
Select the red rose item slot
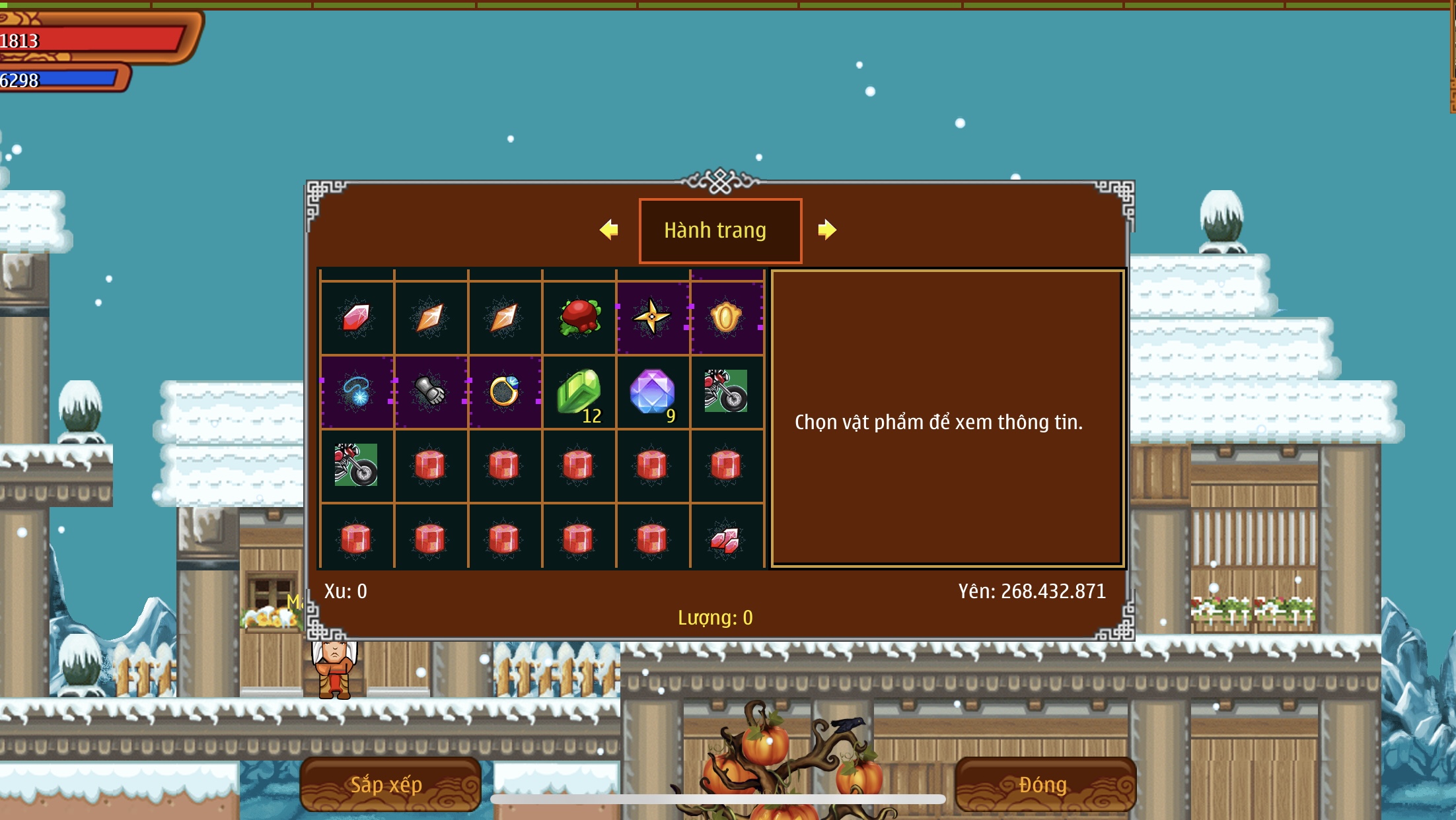point(579,318)
